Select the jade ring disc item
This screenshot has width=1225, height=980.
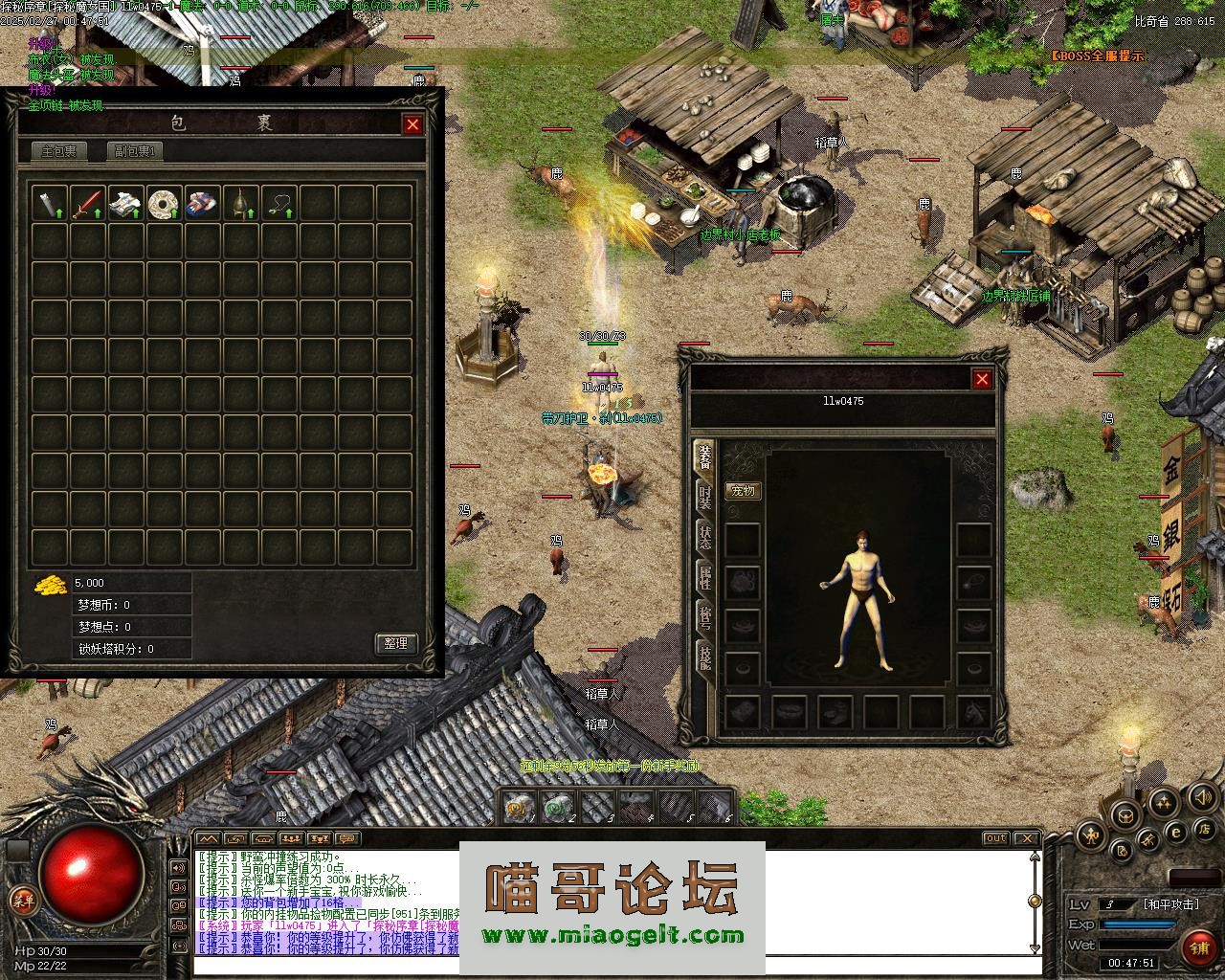(x=164, y=203)
